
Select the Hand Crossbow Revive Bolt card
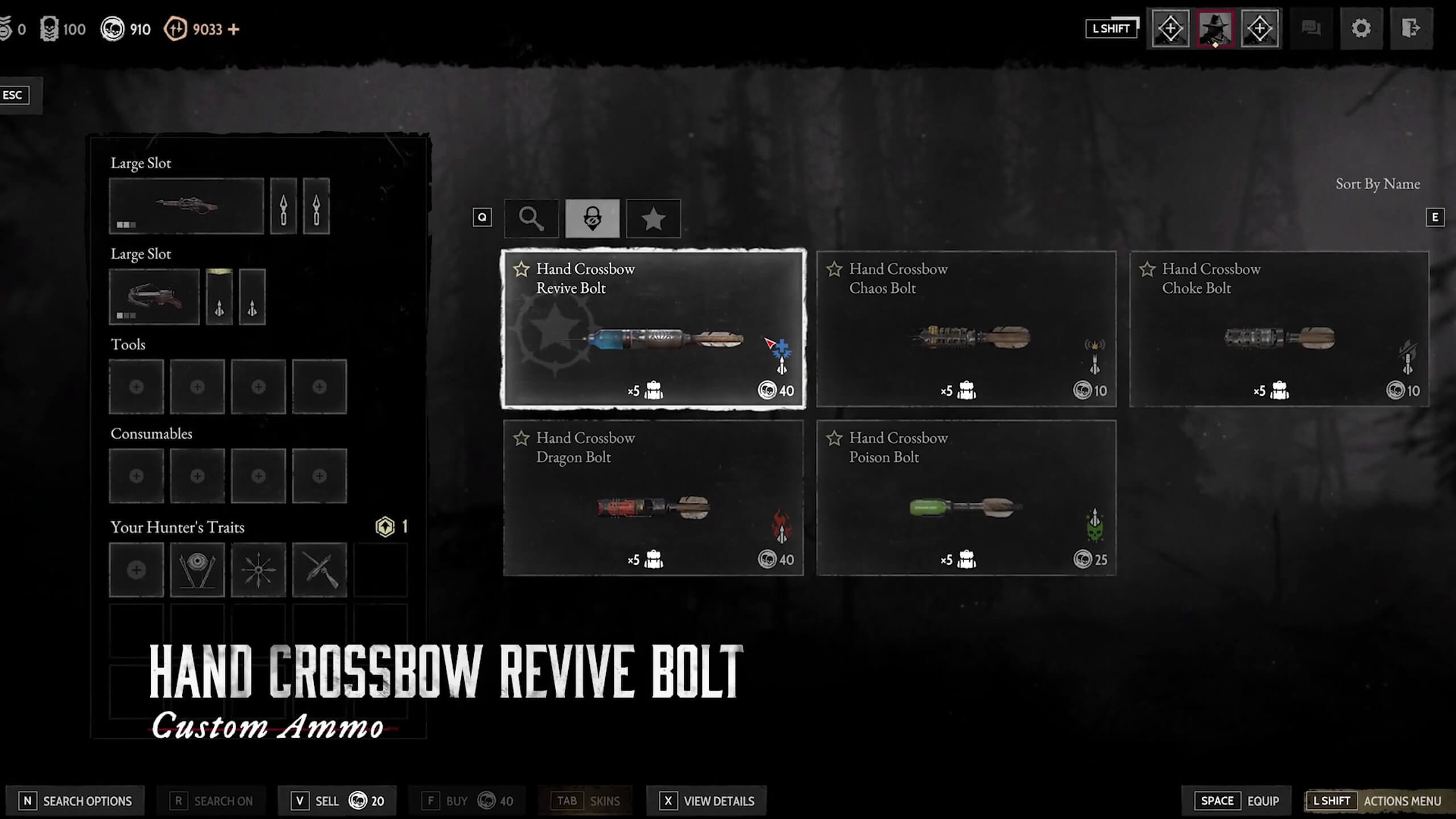click(653, 329)
